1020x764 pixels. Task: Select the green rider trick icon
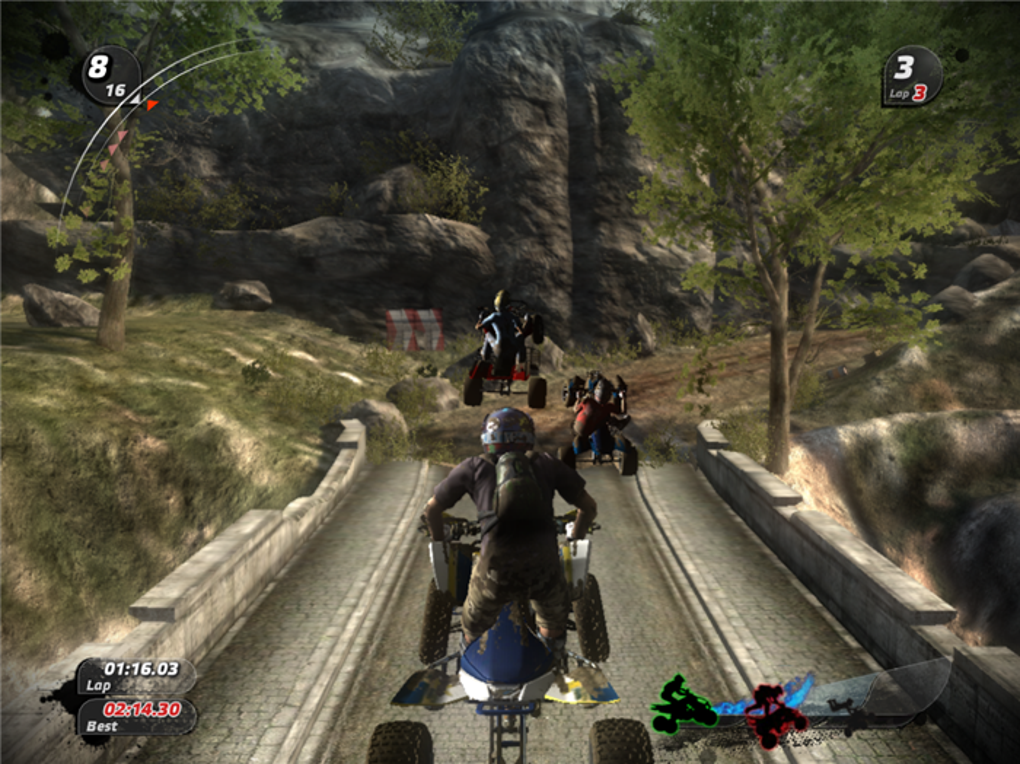(683, 702)
